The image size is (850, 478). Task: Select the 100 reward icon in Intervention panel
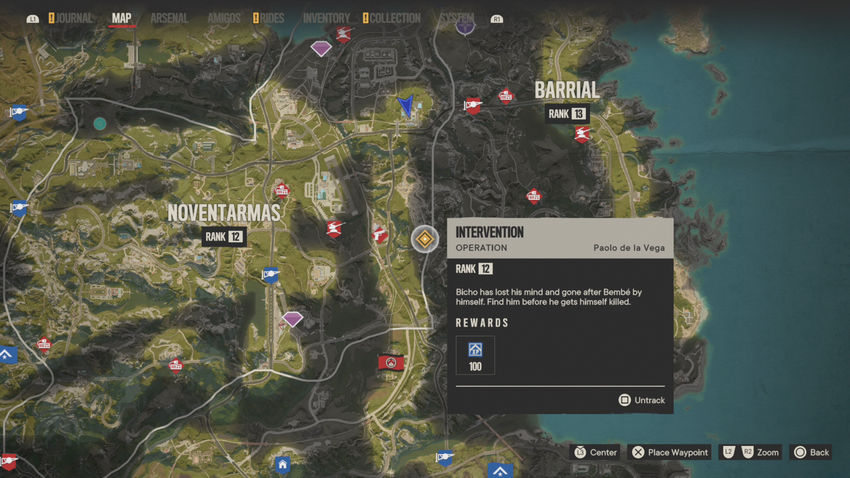475,351
